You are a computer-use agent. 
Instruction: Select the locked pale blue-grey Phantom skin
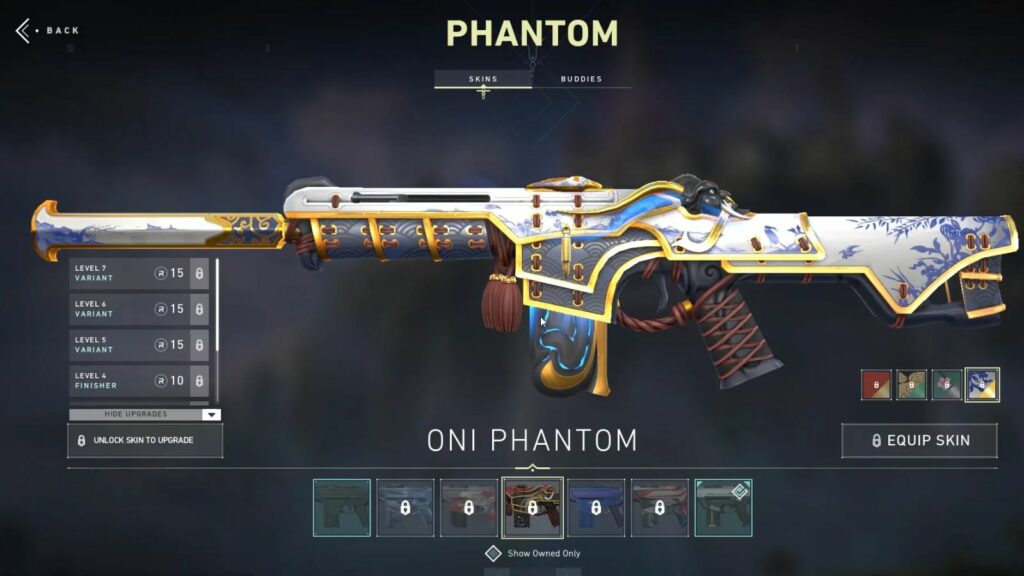(x=406, y=508)
